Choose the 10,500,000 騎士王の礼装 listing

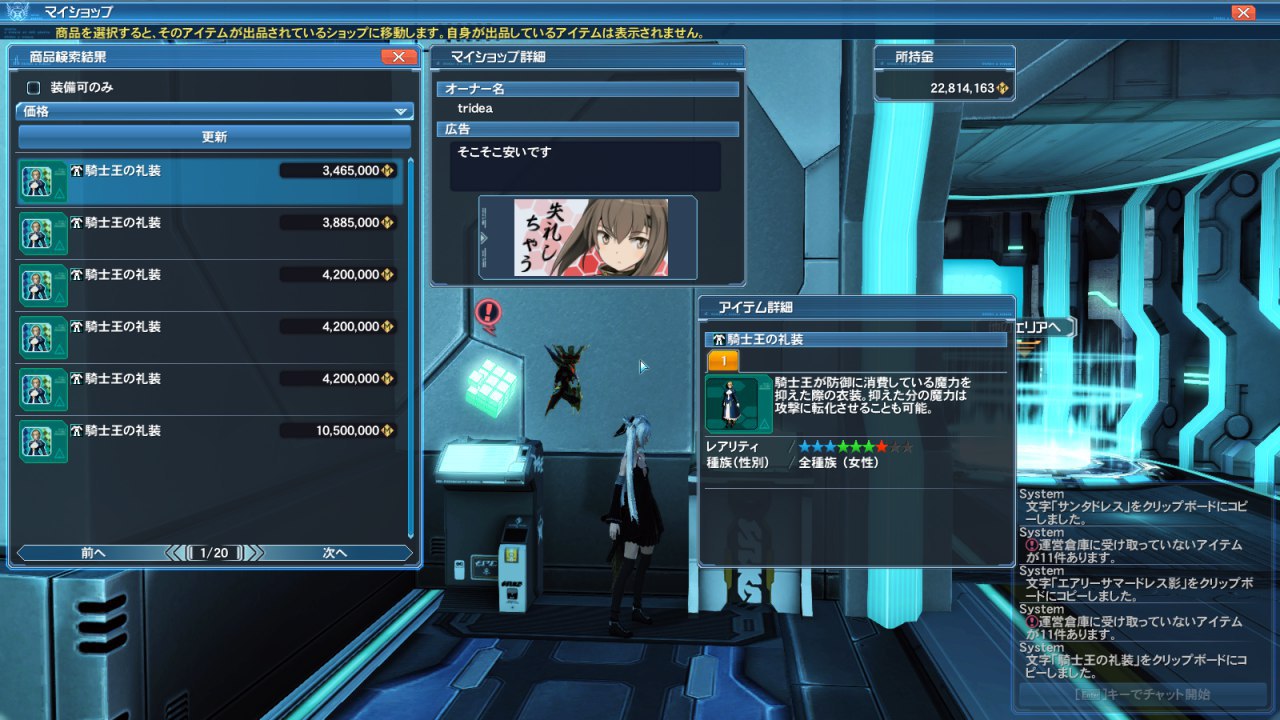point(210,441)
